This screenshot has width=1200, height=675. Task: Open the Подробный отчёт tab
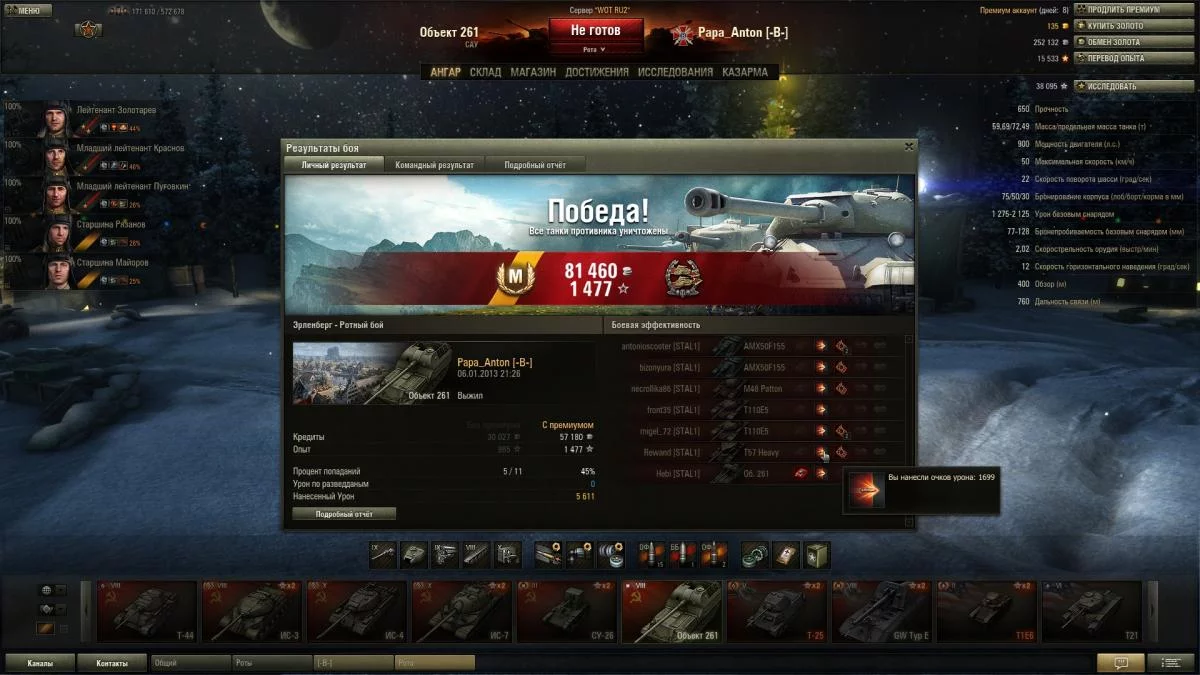535,165
